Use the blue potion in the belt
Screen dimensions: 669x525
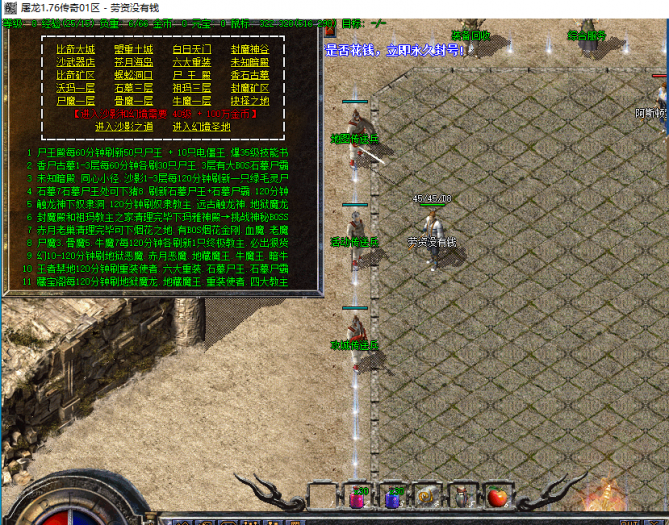[x=395, y=497]
